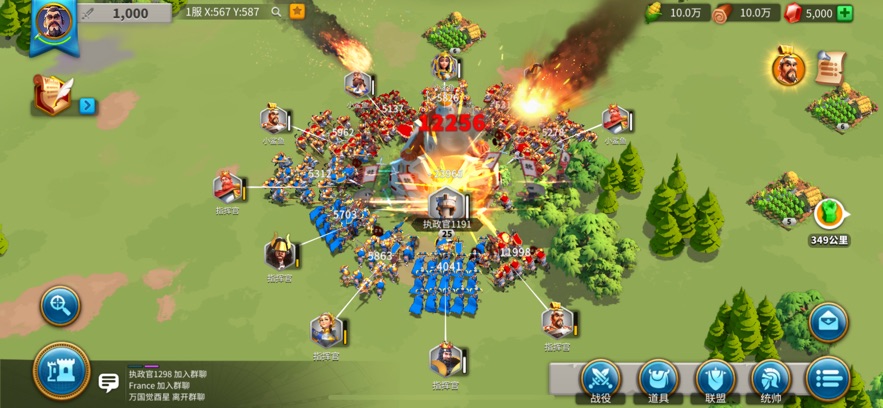Screen dimensions: 883x408
Task: Bookmark this location with the star
Action: tap(297, 12)
